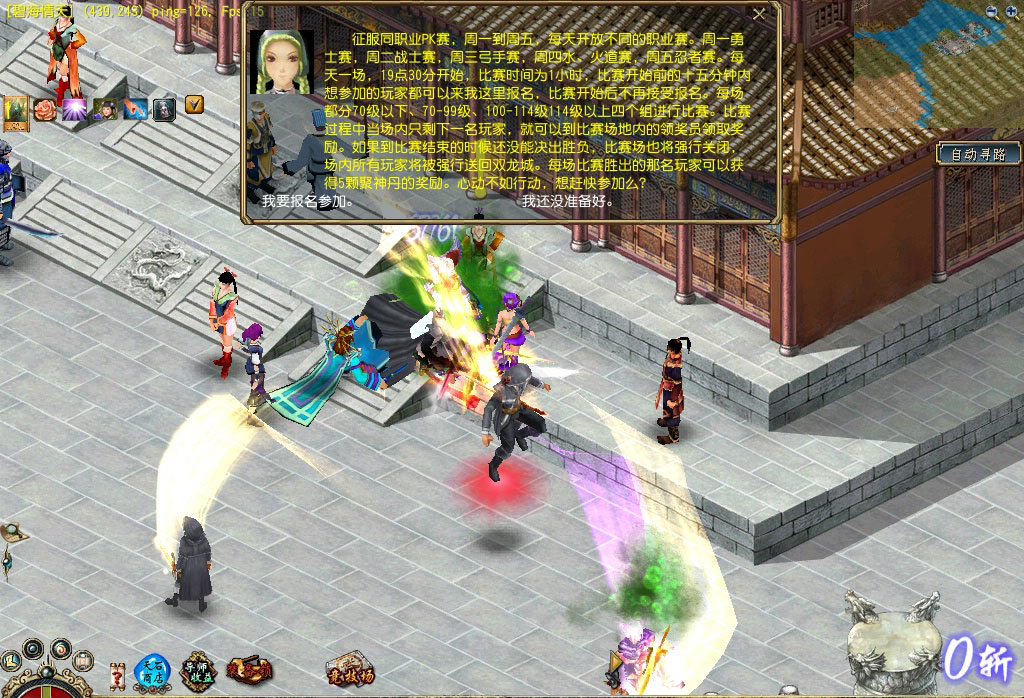This screenshot has height=698, width=1024.
Task: Click the pointing hand skill icon
Action: 135,108
